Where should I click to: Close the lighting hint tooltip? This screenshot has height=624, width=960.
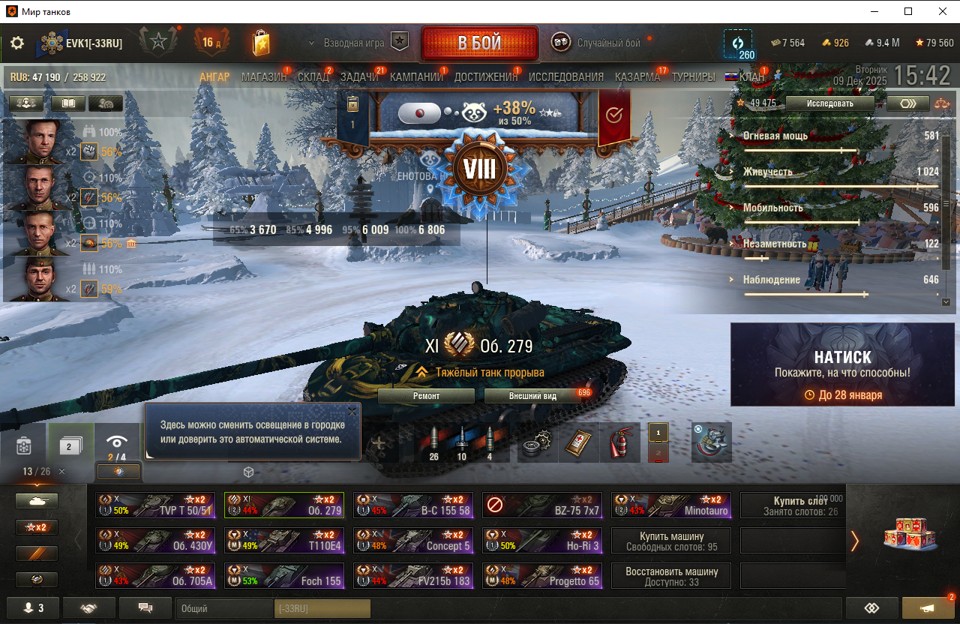(351, 410)
